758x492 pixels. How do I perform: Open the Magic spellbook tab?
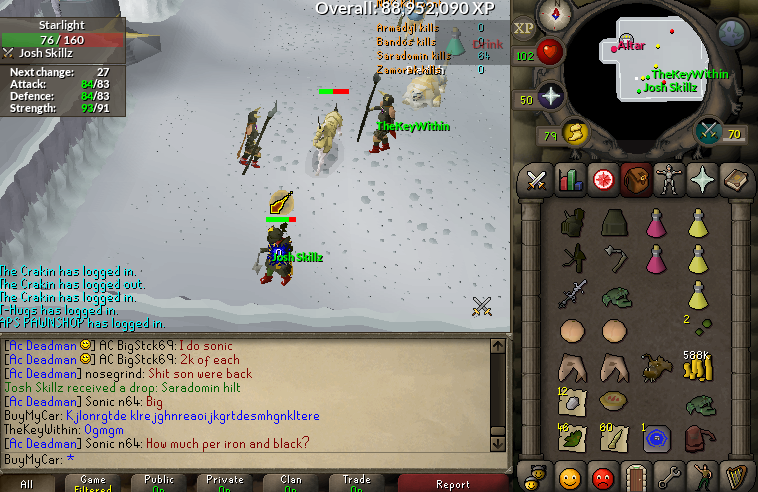[x=735, y=180]
